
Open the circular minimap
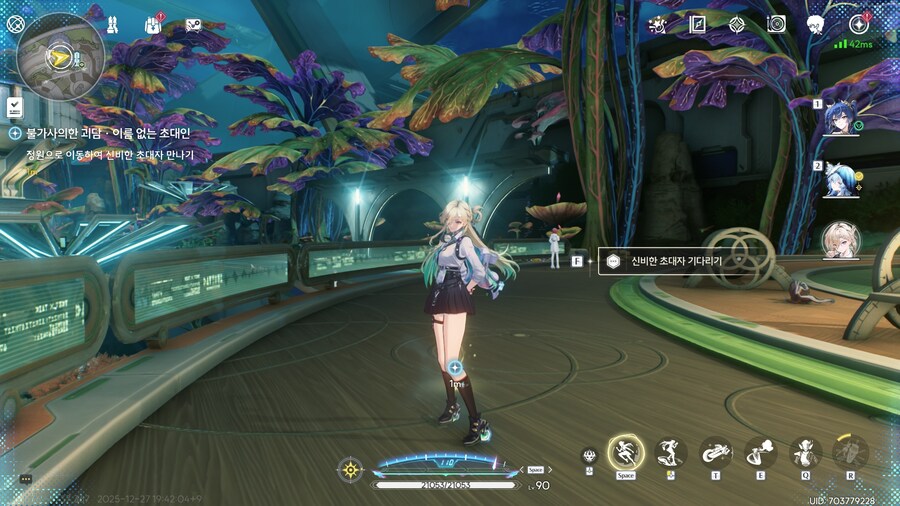pos(60,57)
